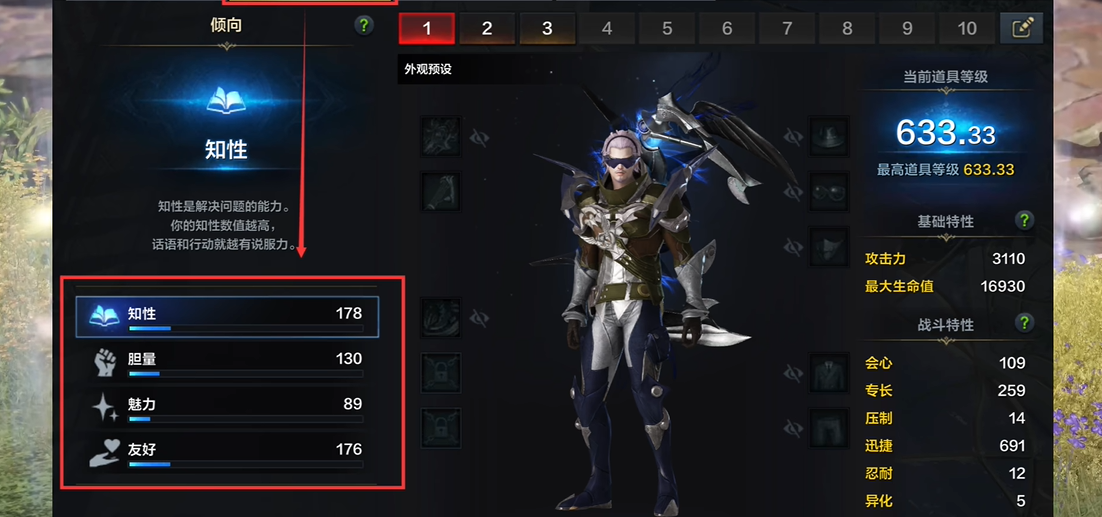Open the 倾向 help question mark
Screen dimensions: 1102x517
364,25
